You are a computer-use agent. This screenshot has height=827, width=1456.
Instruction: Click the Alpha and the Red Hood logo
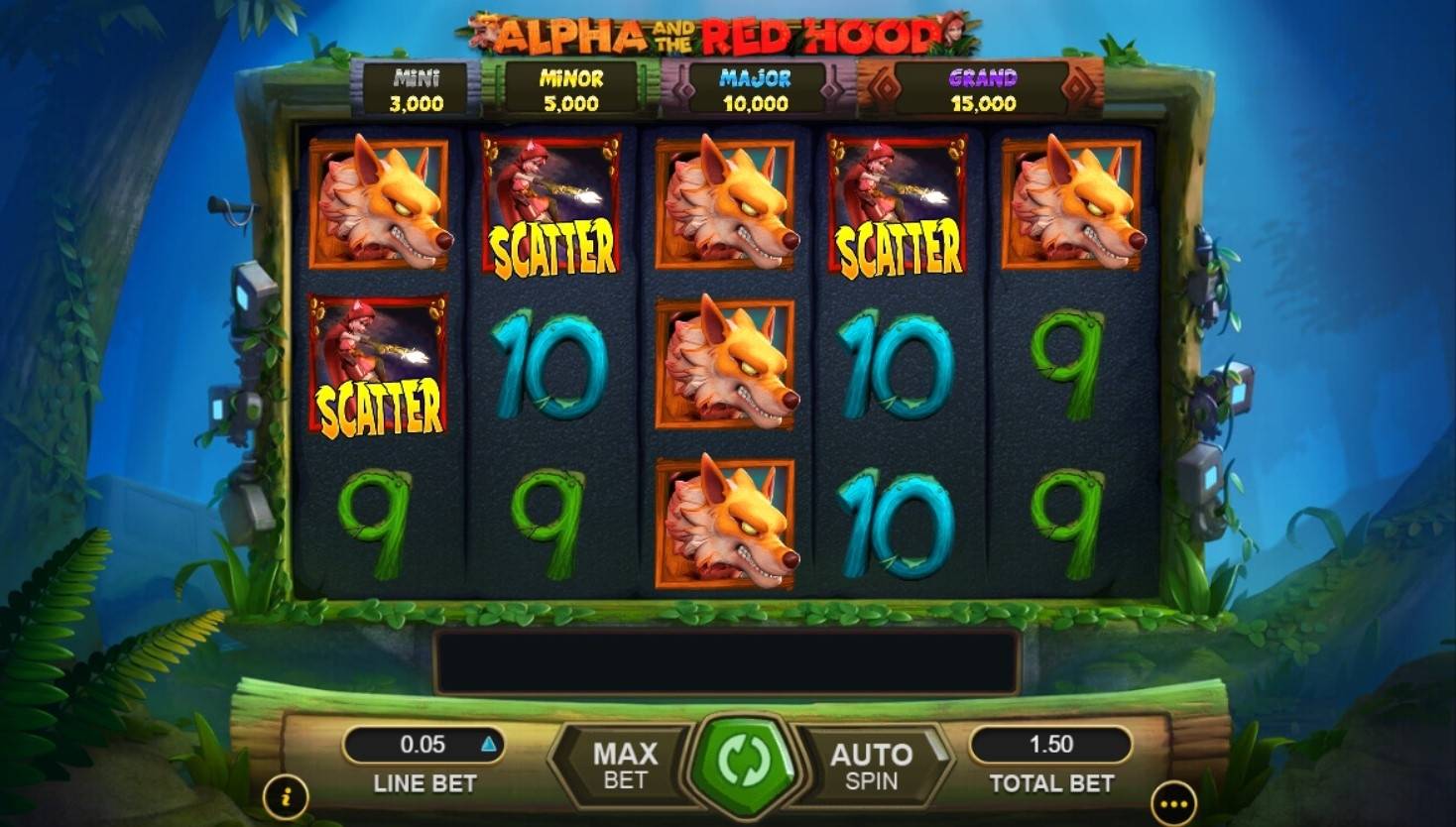point(719,30)
